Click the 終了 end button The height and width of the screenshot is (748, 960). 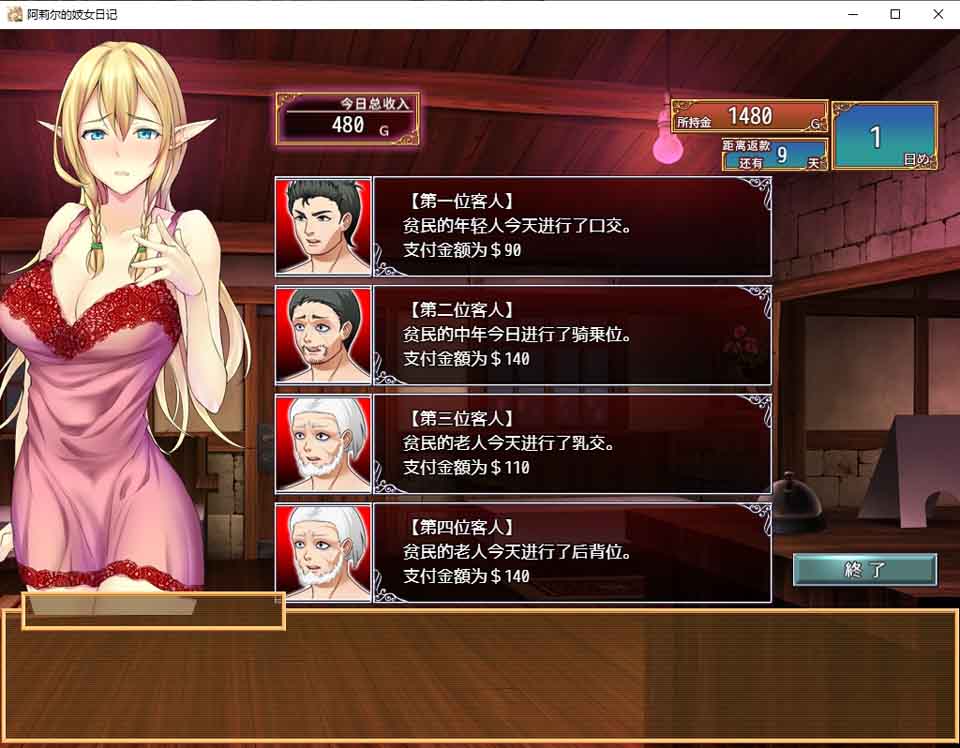click(865, 570)
